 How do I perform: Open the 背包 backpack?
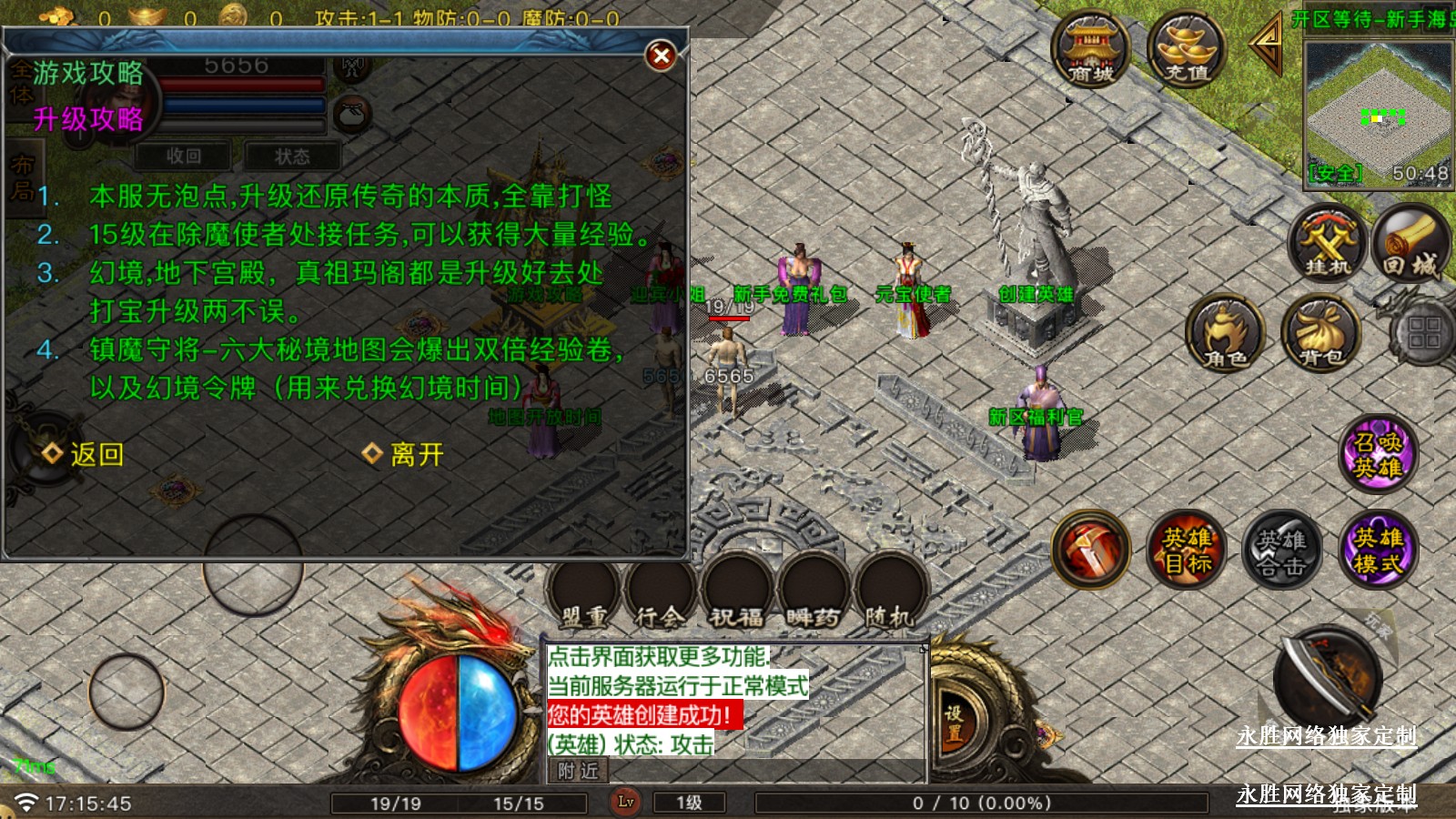[1320, 335]
